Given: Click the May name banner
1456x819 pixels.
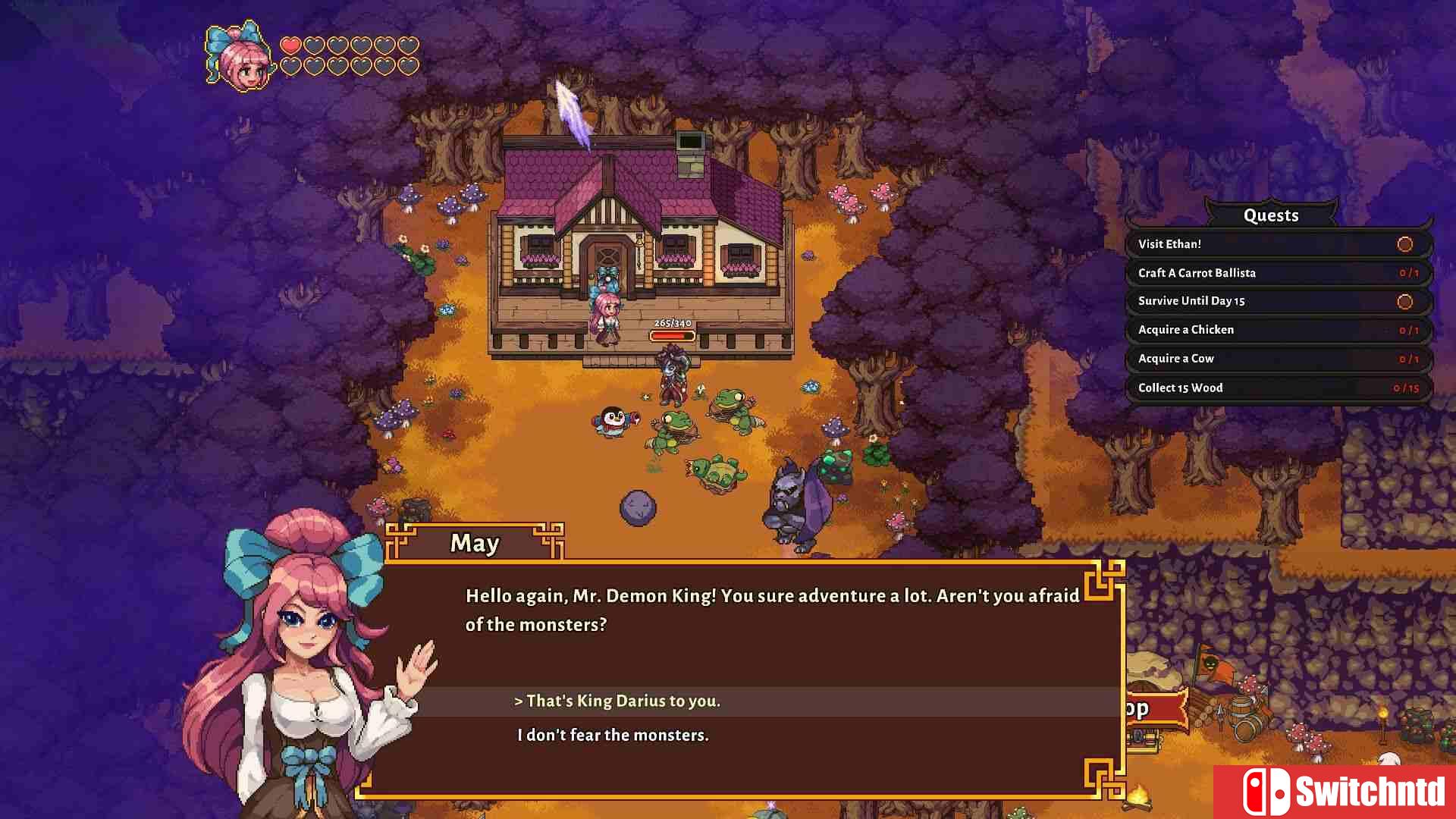Looking at the screenshot, I should 475,543.
